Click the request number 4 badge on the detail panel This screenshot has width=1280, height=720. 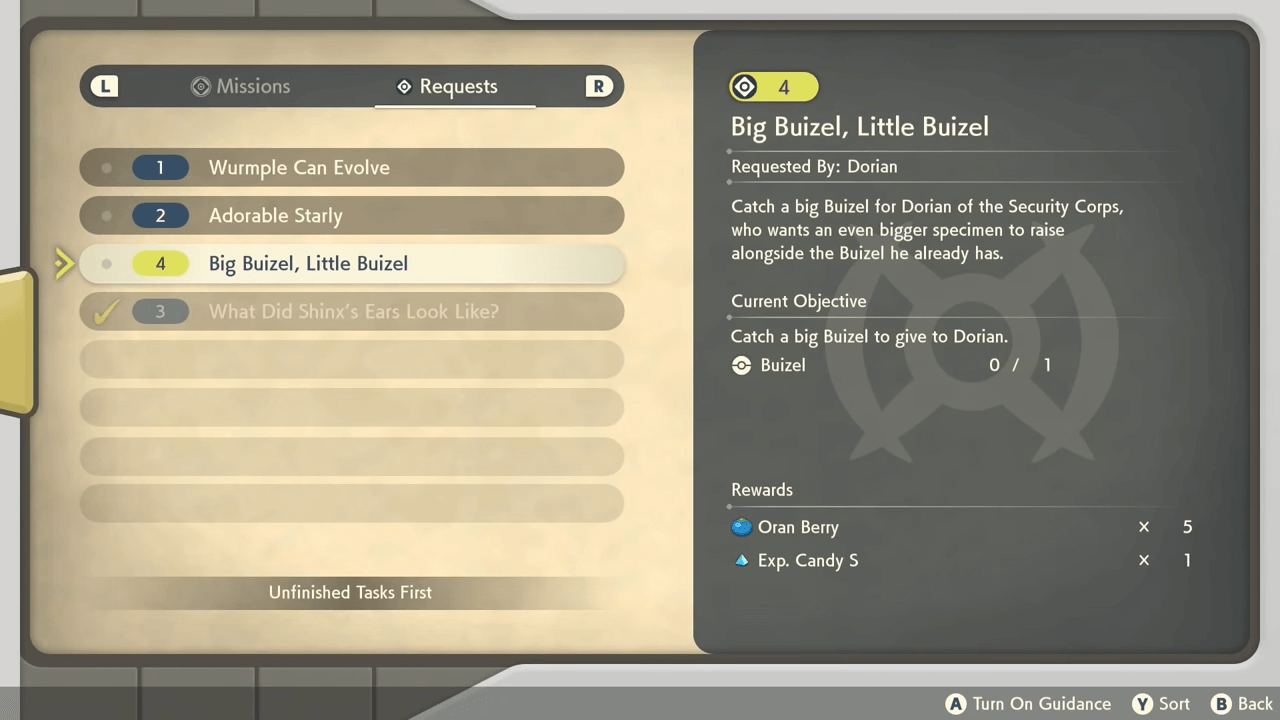(x=773, y=87)
